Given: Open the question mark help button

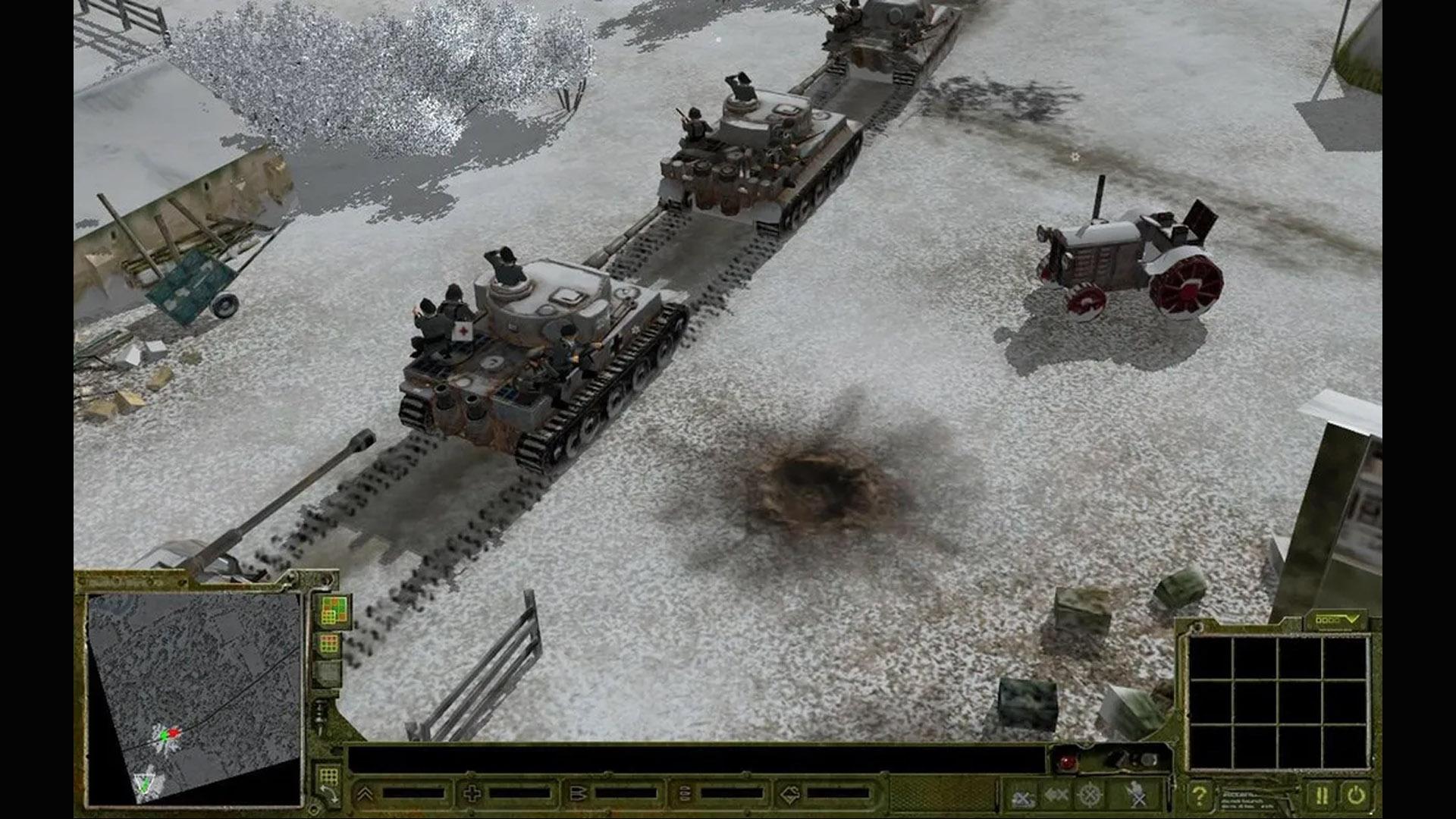Looking at the screenshot, I should pos(1198,795).
